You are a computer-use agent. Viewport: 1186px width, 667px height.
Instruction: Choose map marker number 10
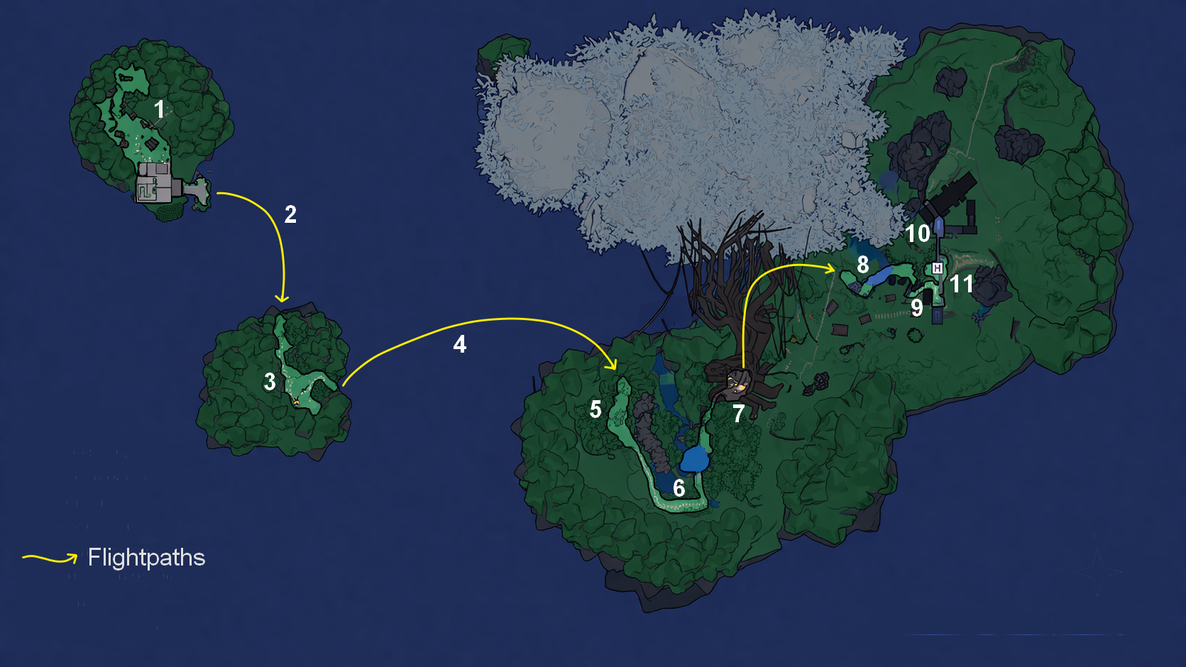(x=917, y=234)
